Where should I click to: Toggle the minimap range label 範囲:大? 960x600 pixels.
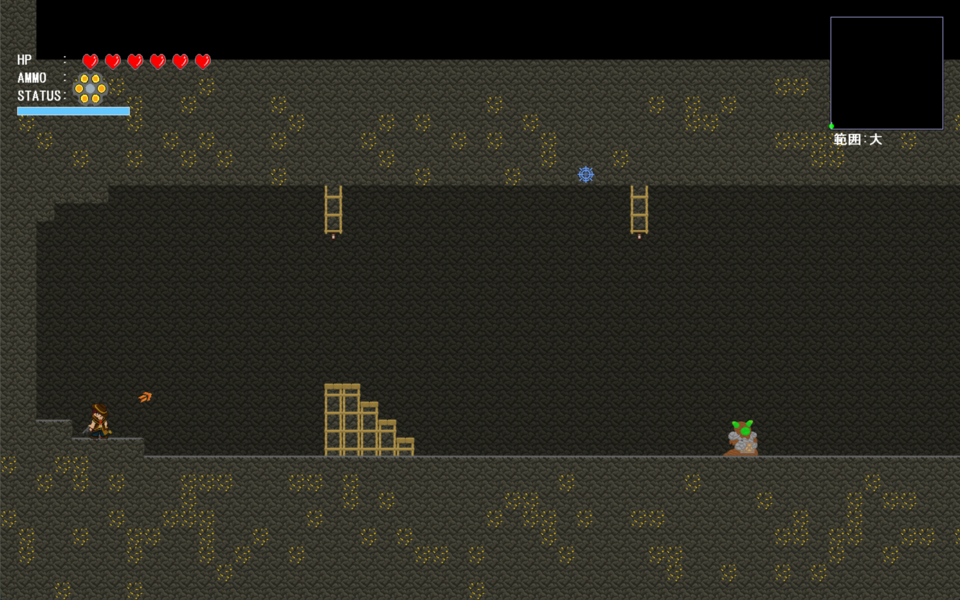[858, 140]
